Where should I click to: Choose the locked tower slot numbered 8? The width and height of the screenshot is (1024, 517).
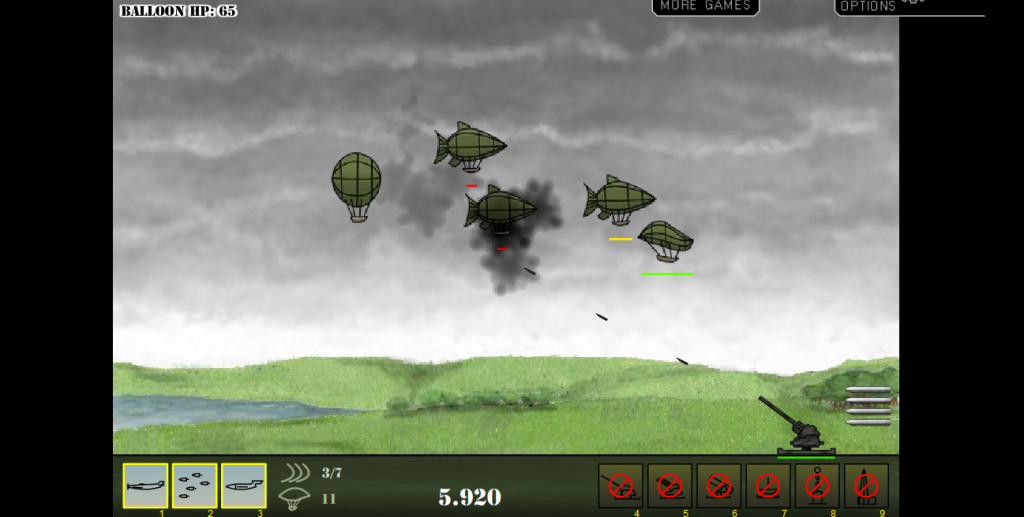(817, 485)
